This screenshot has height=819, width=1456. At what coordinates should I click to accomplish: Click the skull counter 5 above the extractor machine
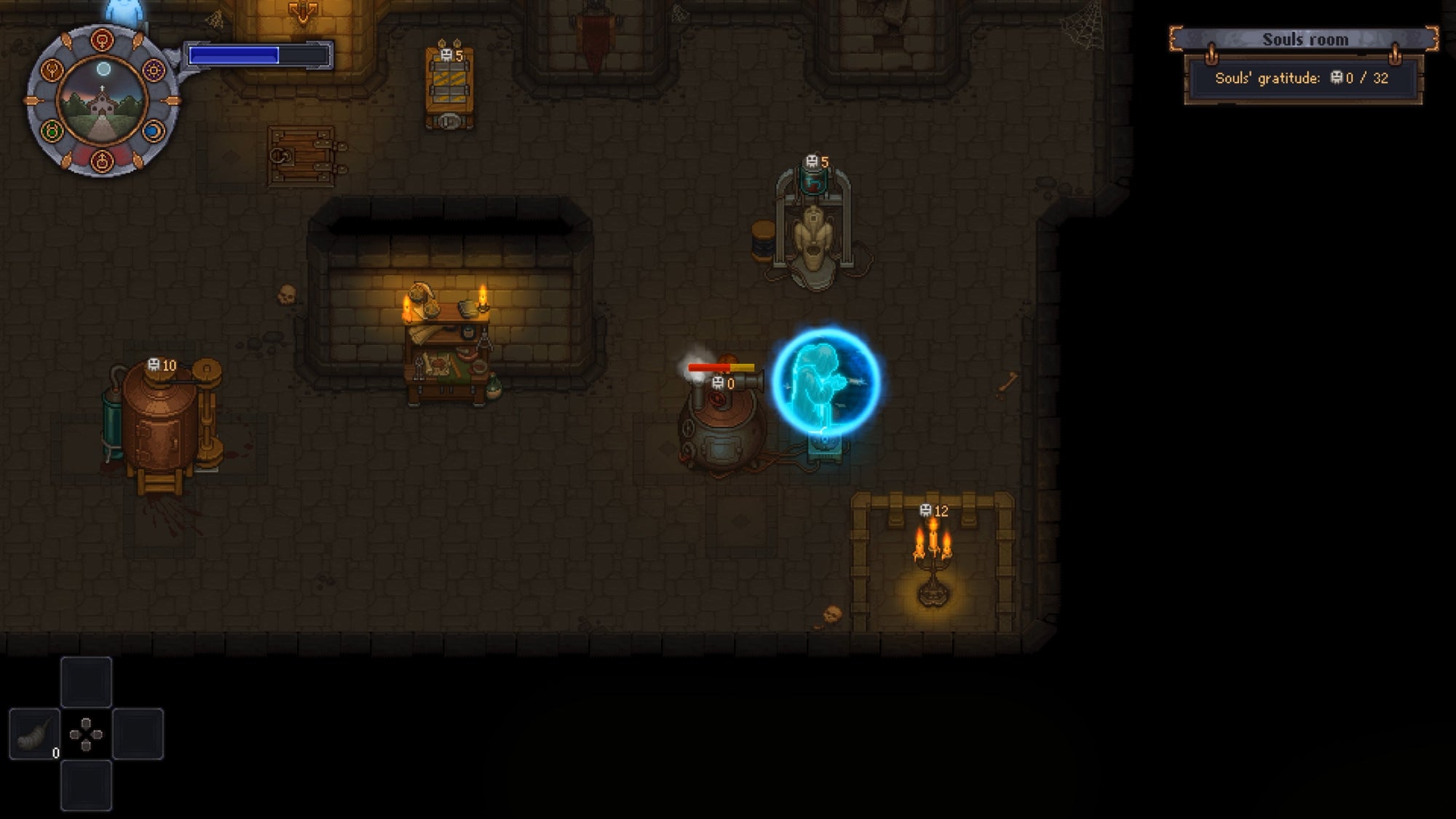click(x=818, y=161)
